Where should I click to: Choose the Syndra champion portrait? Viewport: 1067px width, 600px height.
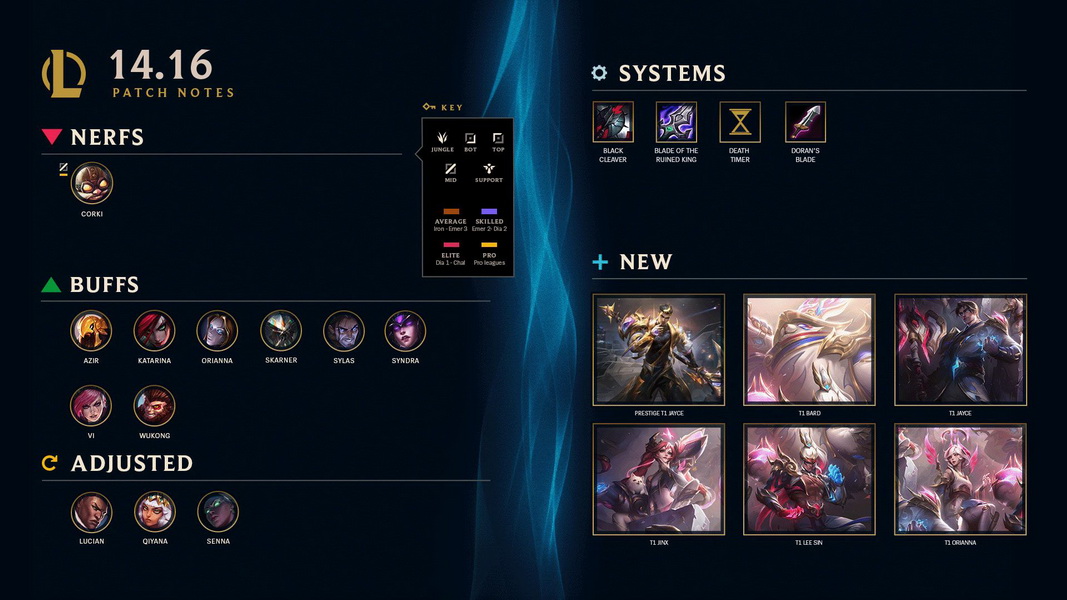click(405, 331)
